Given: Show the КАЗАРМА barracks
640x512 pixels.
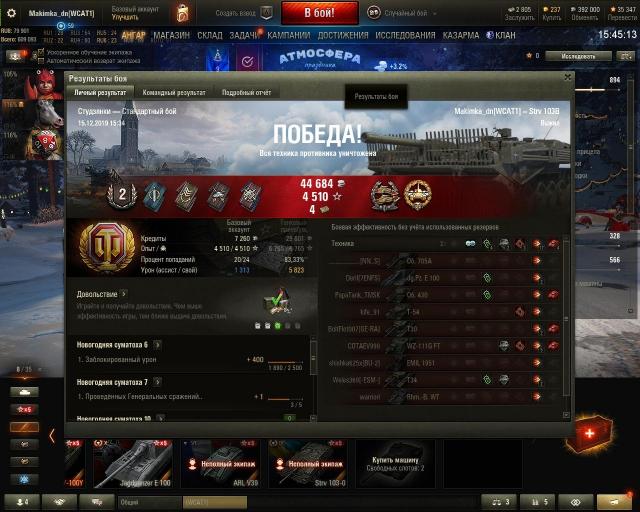Looking at the screenshot, I should point(461,35).
